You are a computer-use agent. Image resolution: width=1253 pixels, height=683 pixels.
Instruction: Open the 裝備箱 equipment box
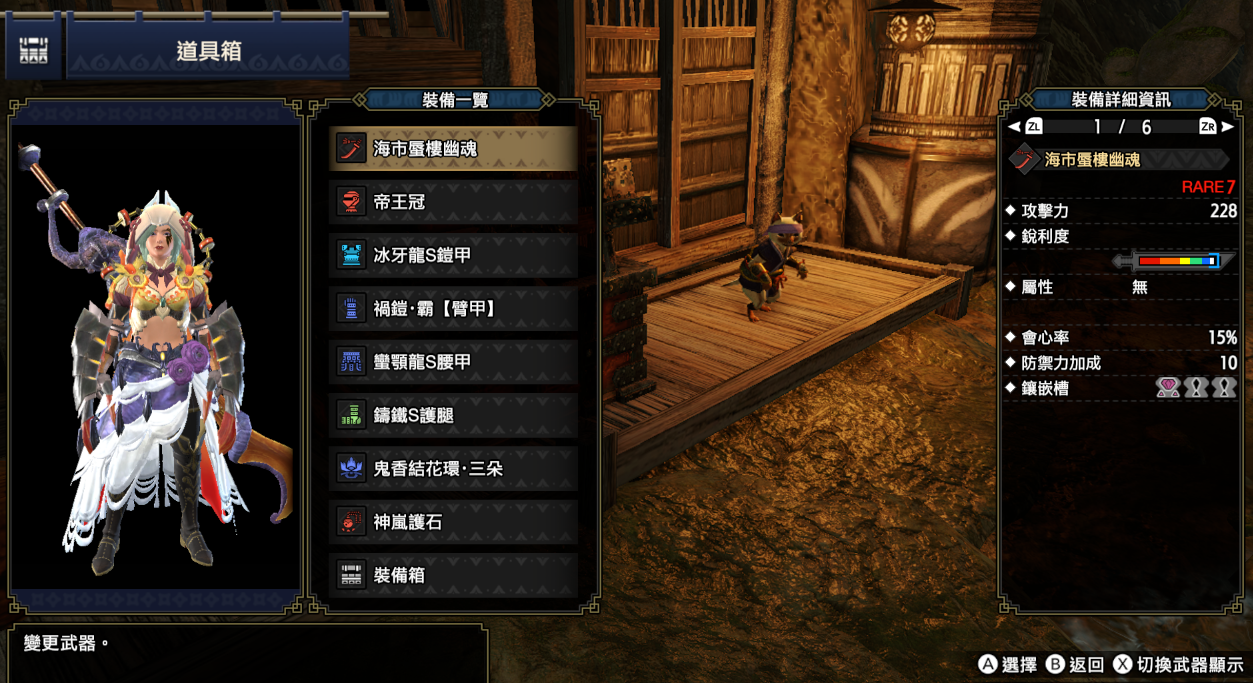click(454, 575)
